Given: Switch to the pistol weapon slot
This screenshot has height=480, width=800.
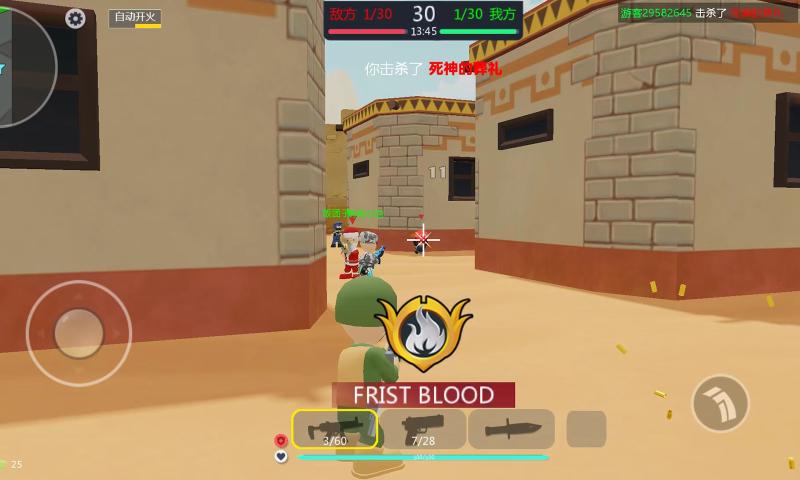Looking at the screenshot, I should point(423,429).
